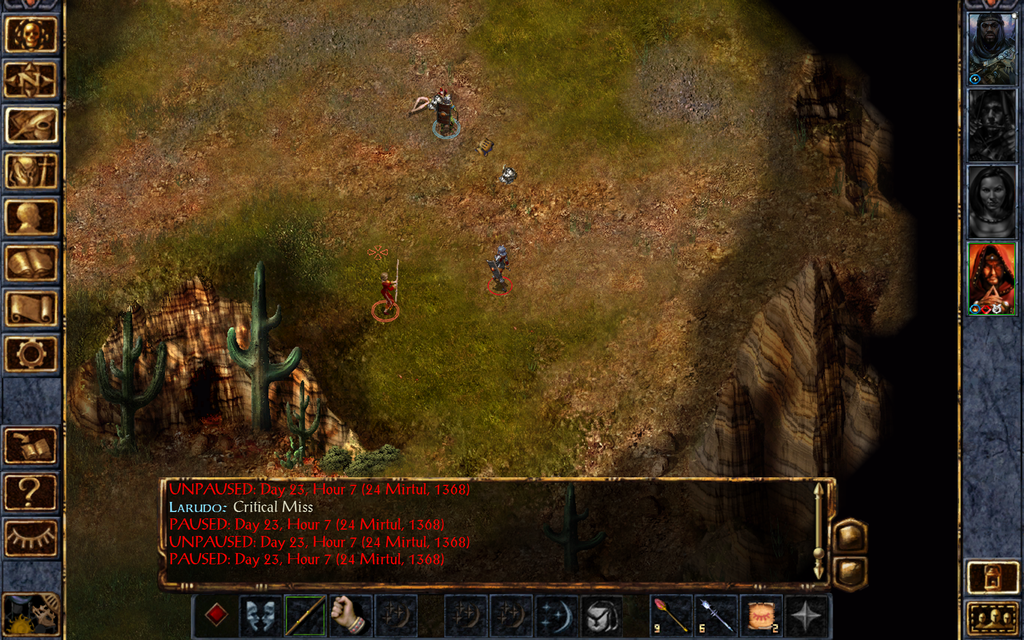Use the scroll quick item slot
Screen dimensions: 1024x640
pos(762,615)
